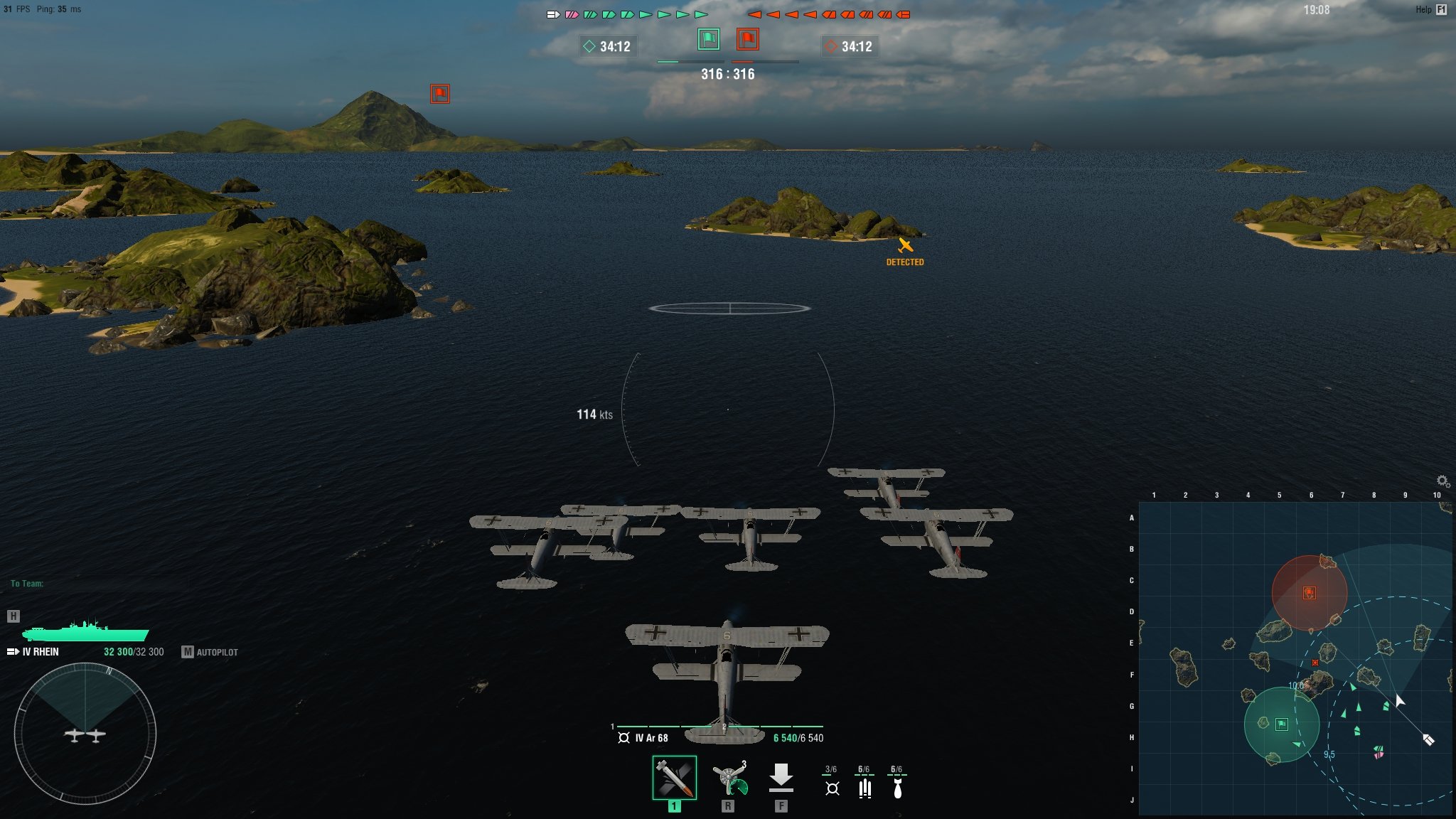
Task: Recall the squadron with the return arrow
Action: click(x=781, y=778)
